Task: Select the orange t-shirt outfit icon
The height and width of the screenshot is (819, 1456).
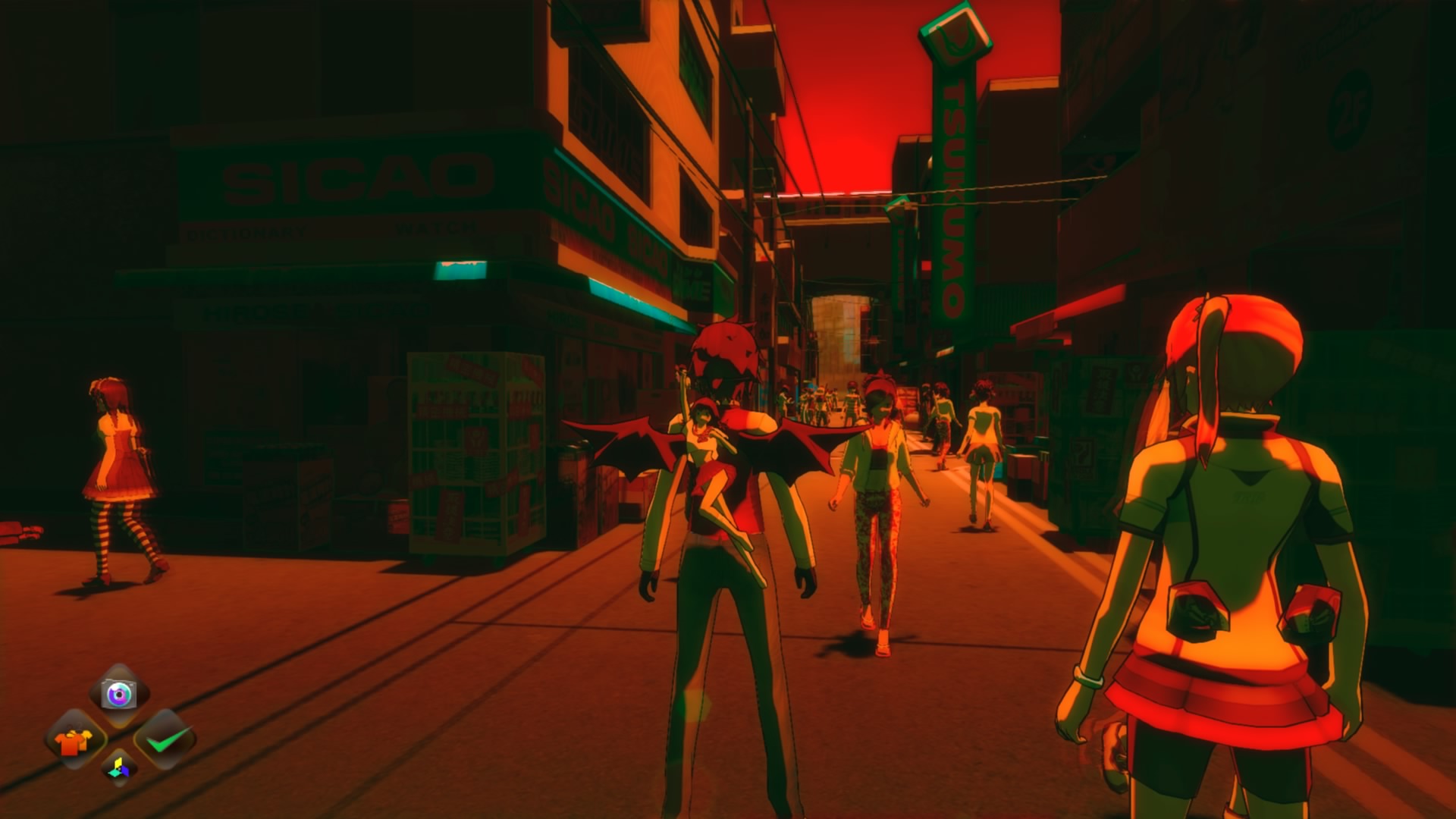Action: pos(74,741)
